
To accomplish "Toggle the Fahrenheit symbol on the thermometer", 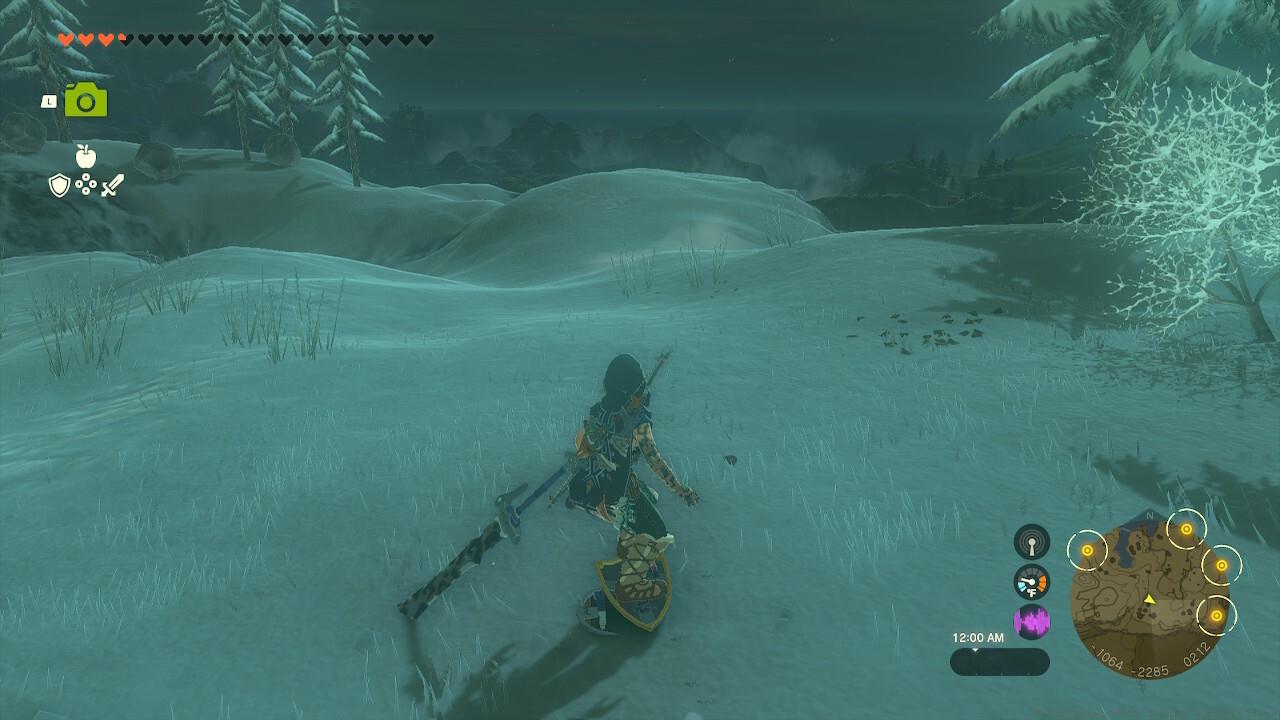I will pyautogui.click(x=1032, y=591).
